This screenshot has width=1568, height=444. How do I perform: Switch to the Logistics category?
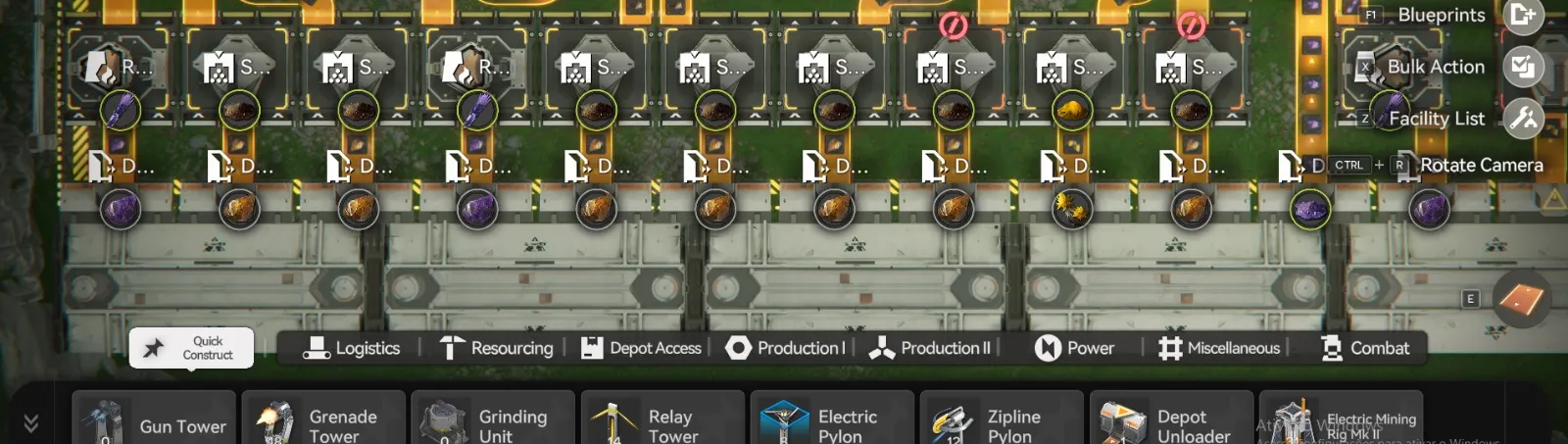(352, 348)
